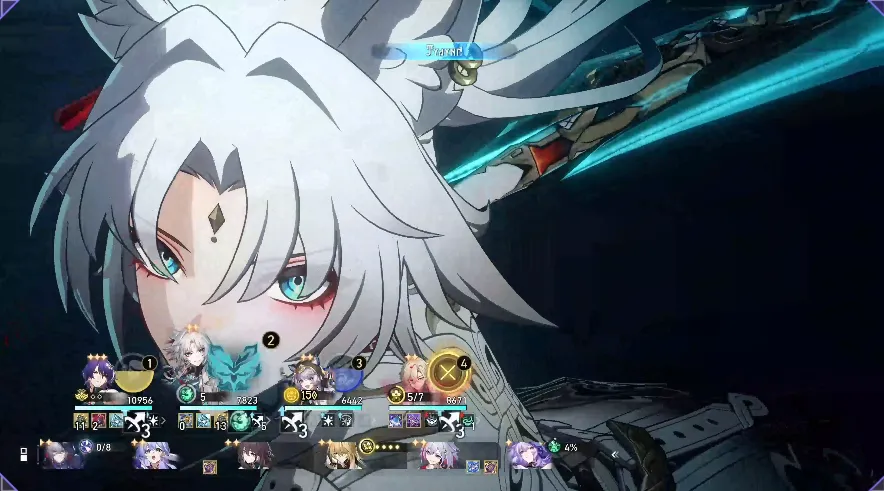Image resolution: width=884 pixels, height=491 pixels.
Task: Select the silver-haired portrait in the bottom row
Action: (438, 456)
